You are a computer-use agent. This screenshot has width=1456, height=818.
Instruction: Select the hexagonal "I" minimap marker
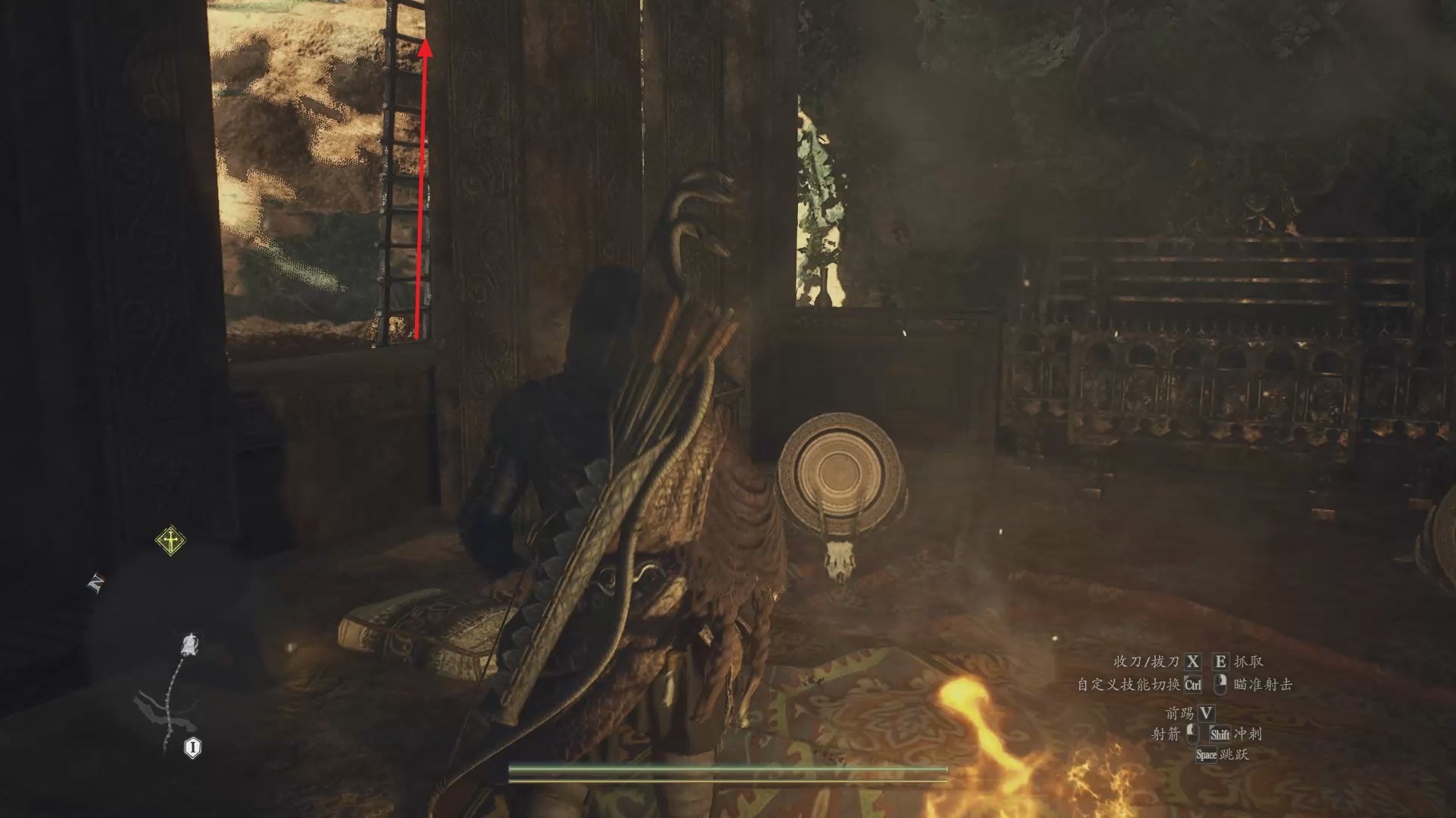(193, 748)
